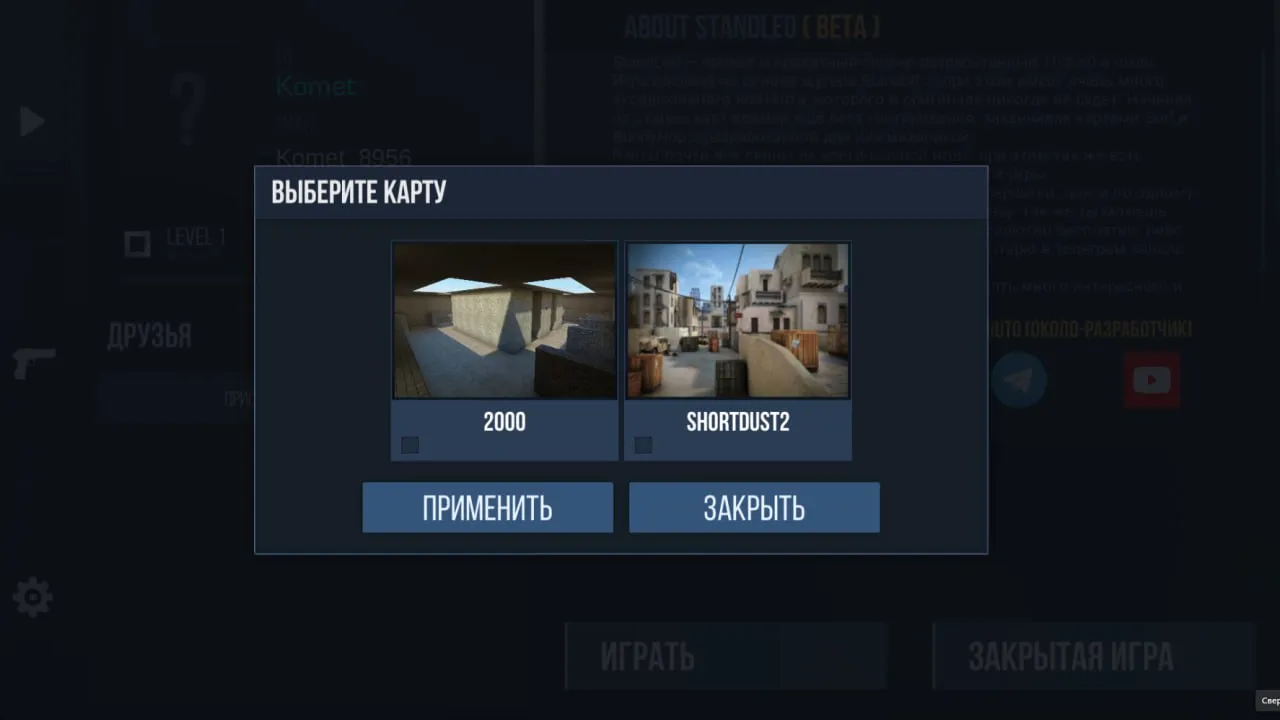
Task: Close the map dialog with ЗАКРЫТЬ
Action: (754, 508)
